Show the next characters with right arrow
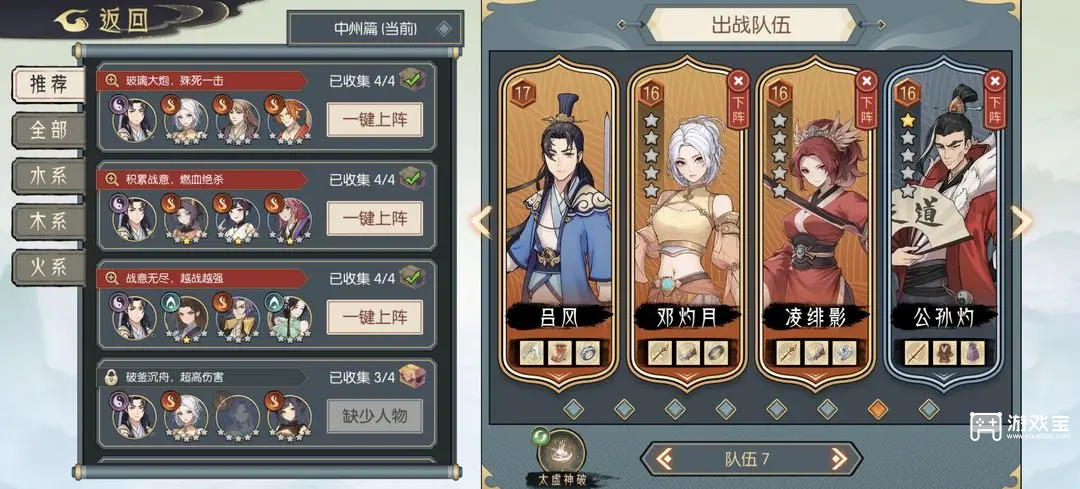1080x489 pixels. 1021,221
